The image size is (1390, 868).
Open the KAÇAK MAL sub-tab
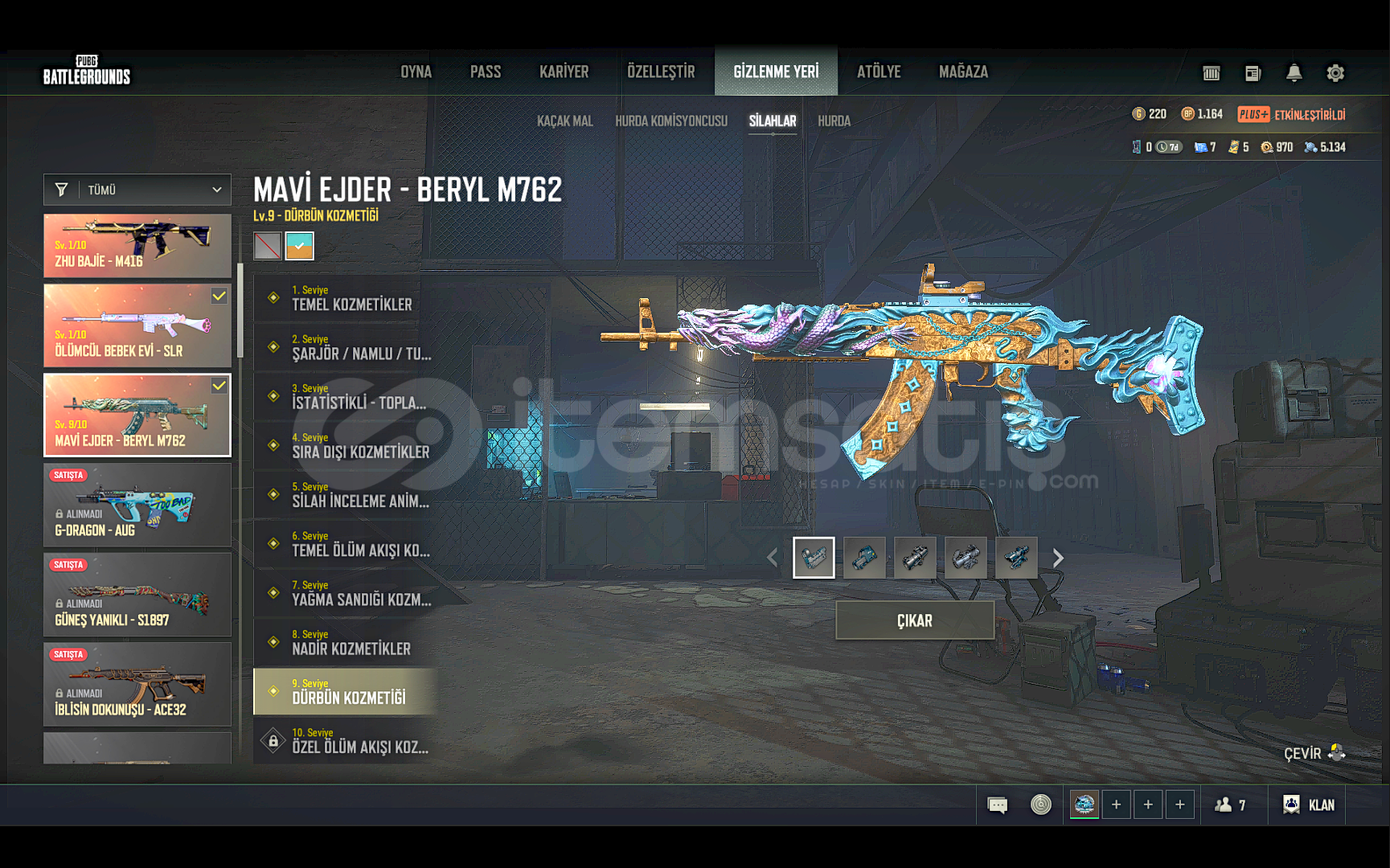pos(564,121)
